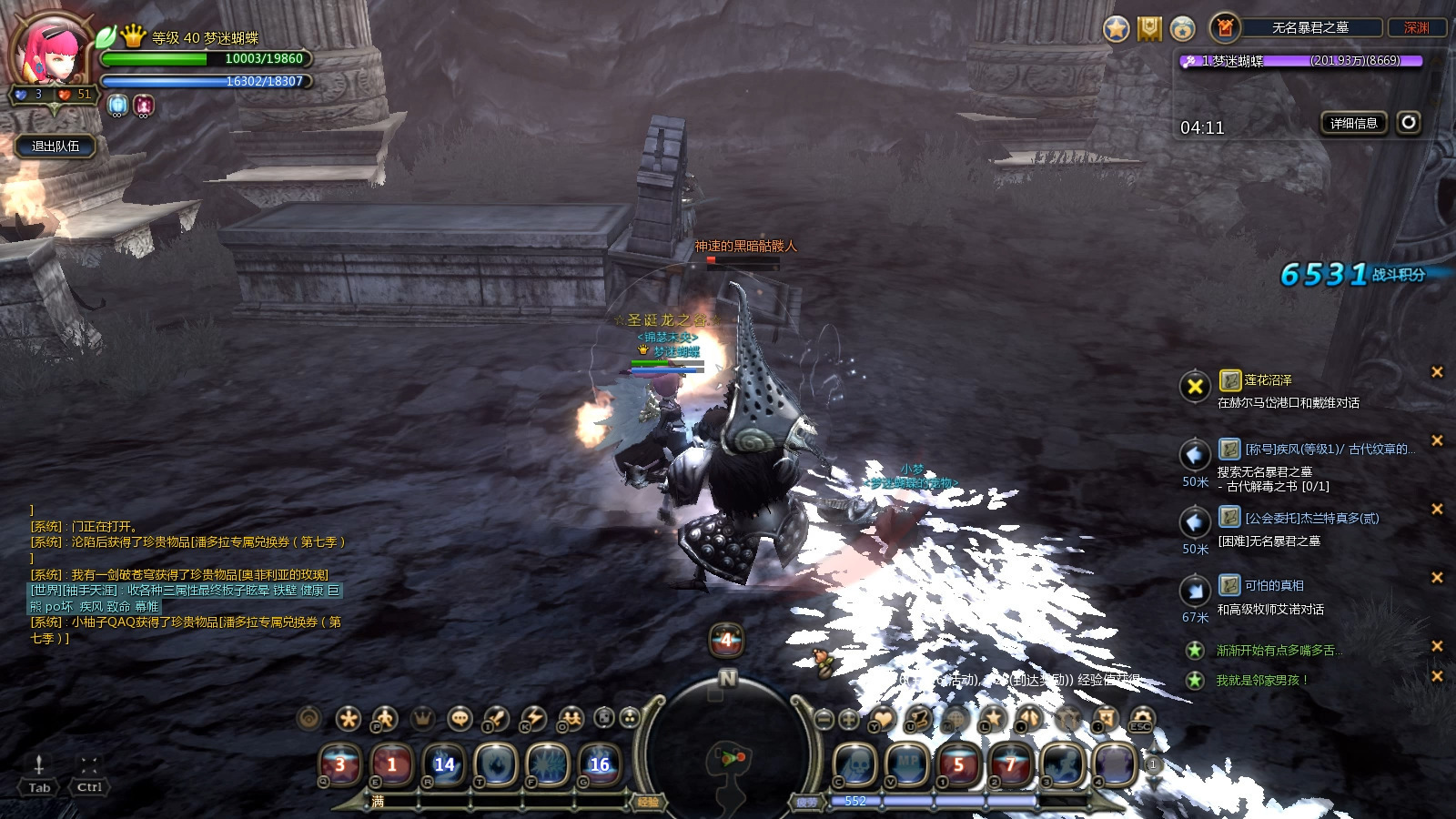
Task: Open the speech bubble chat icon
Action: [460, 719]
